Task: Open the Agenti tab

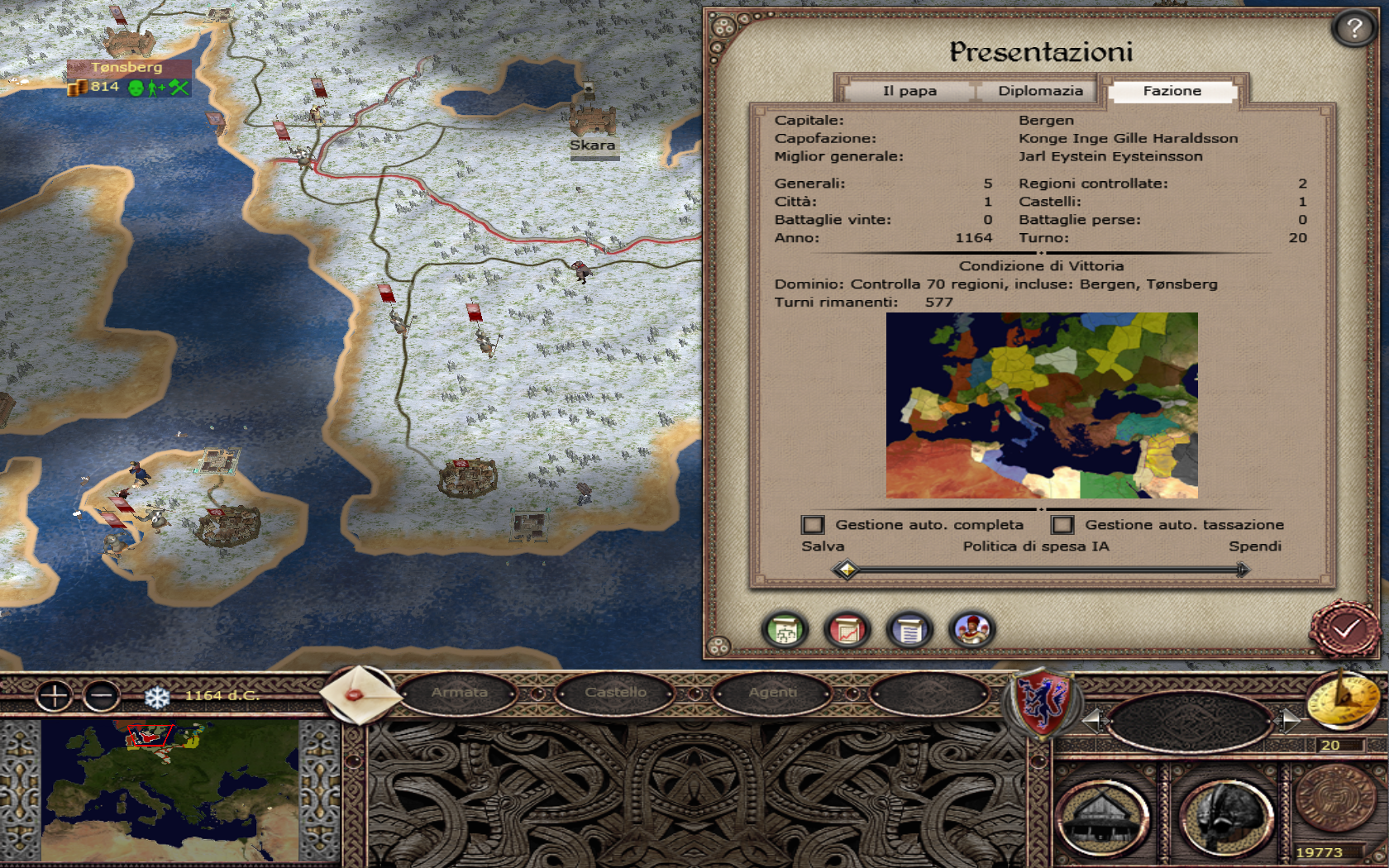Action: [772, 693]
